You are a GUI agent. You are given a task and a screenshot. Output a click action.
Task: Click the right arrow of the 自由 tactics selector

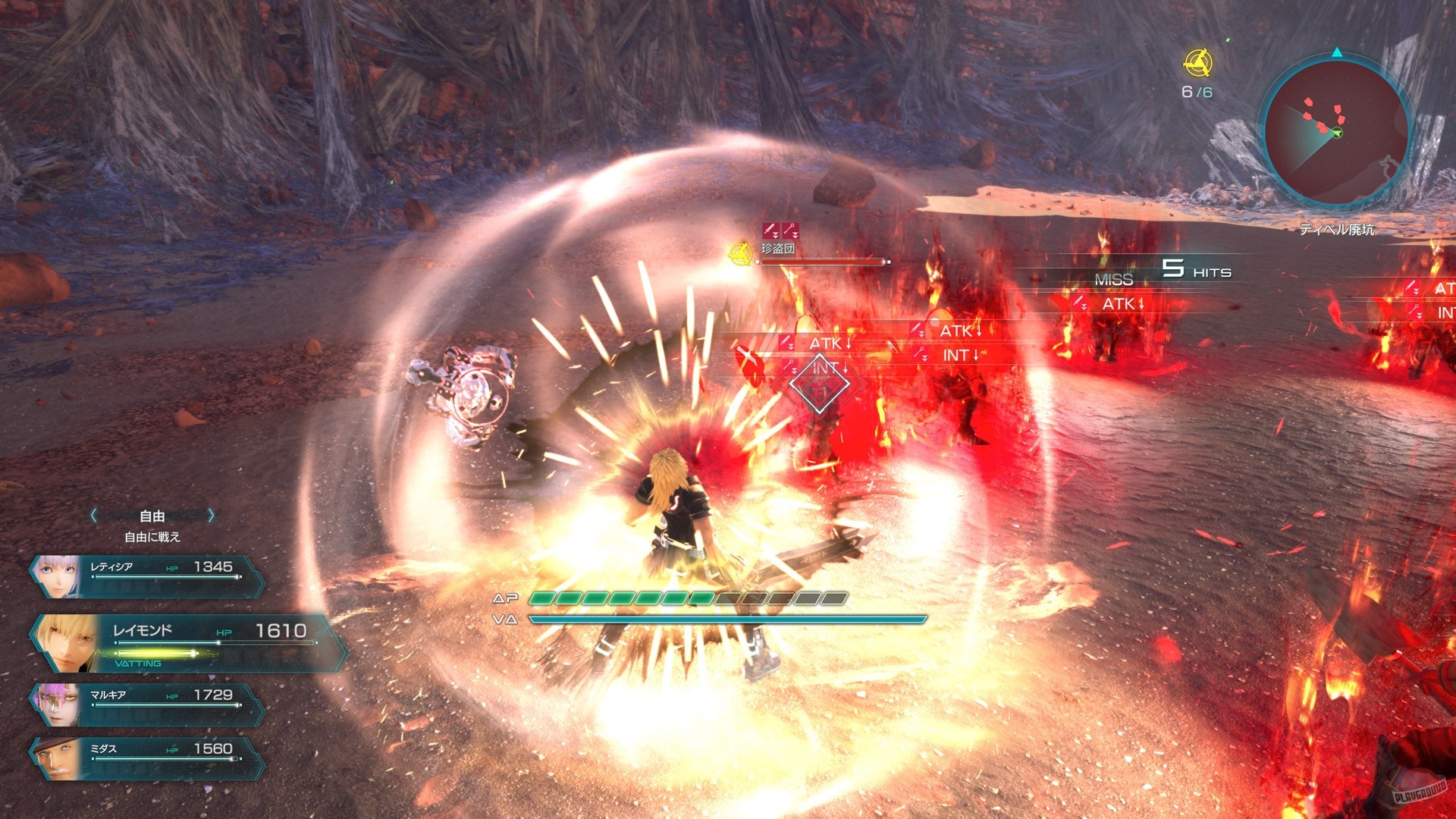click(x=212, y=516)
